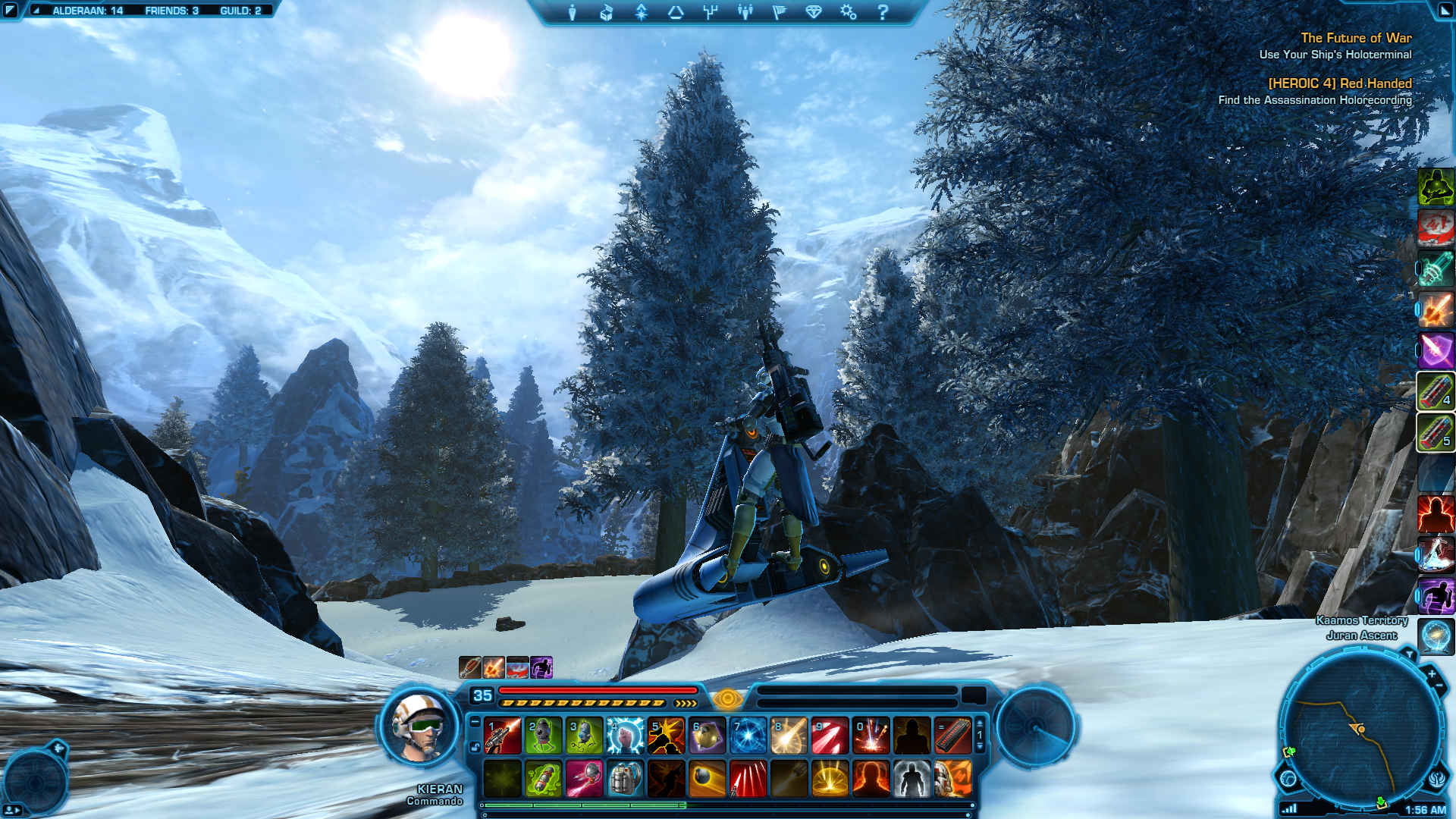
Task: Click The Future of War quest link
Action: pos(1357,38)
